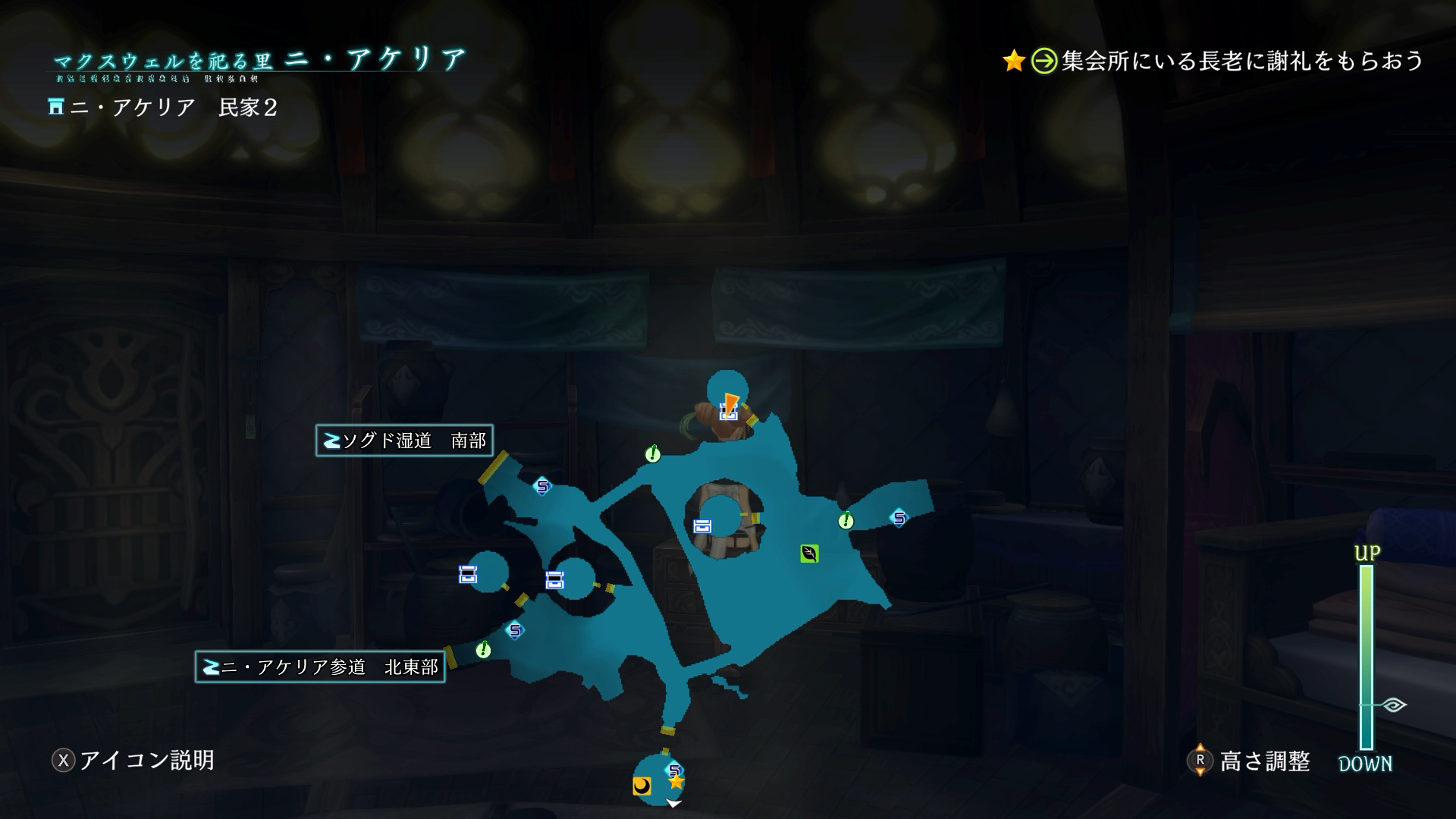
Task: Click the green leaf marker on the map
Action: (809, 554)
